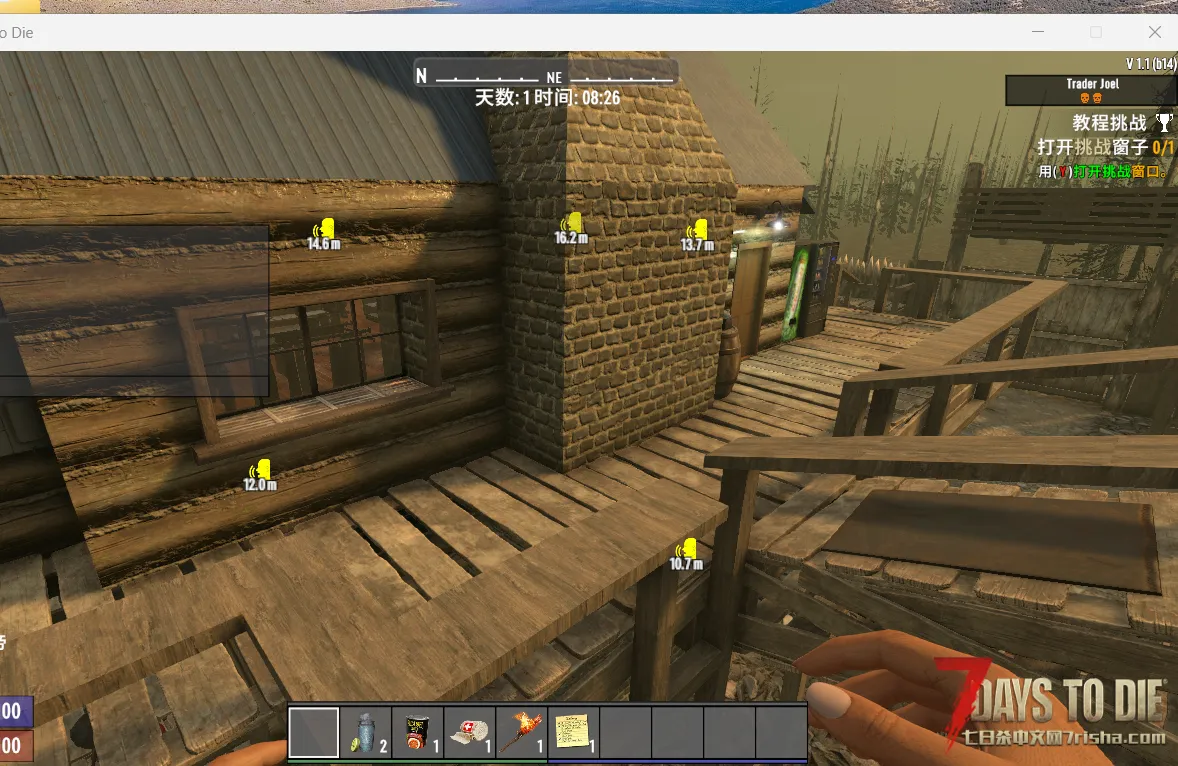Open the tutorial challenge trophy icon
Screen dimensions: 1178x766
click(1164, 123)
